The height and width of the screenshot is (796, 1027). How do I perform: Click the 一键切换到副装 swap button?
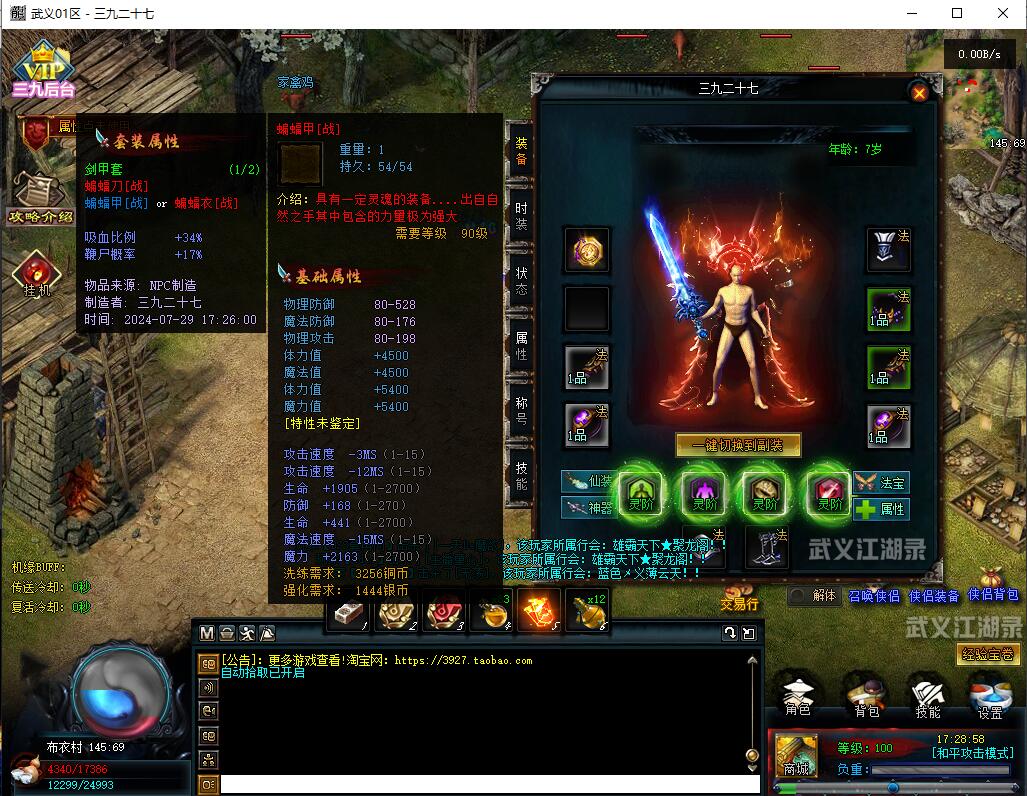point(738,445)
